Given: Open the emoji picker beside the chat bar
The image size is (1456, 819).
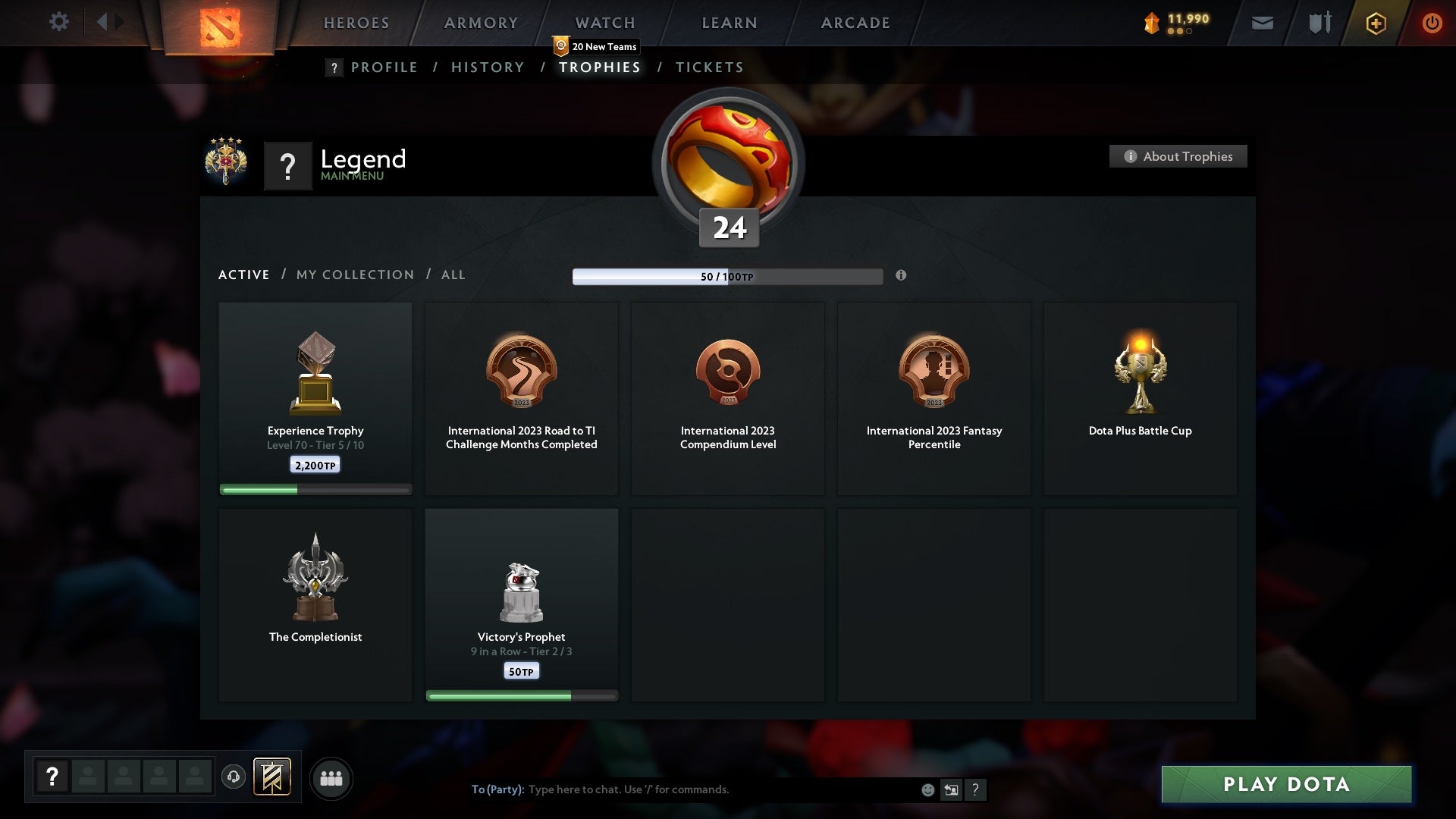Looking at the screenshot, I should click(x=928, y=789).
